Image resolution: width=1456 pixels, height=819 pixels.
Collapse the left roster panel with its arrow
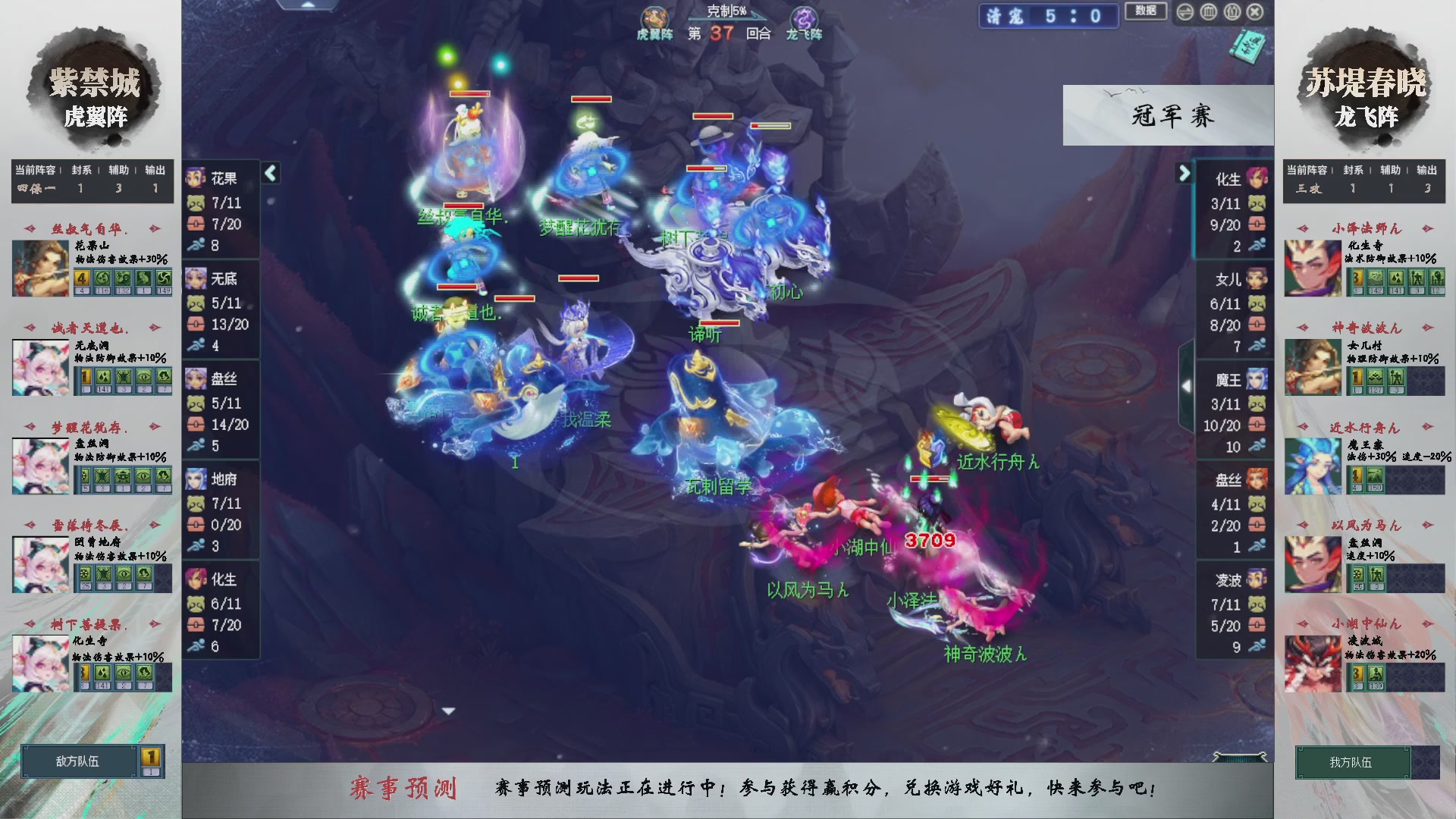pos(270,172)
